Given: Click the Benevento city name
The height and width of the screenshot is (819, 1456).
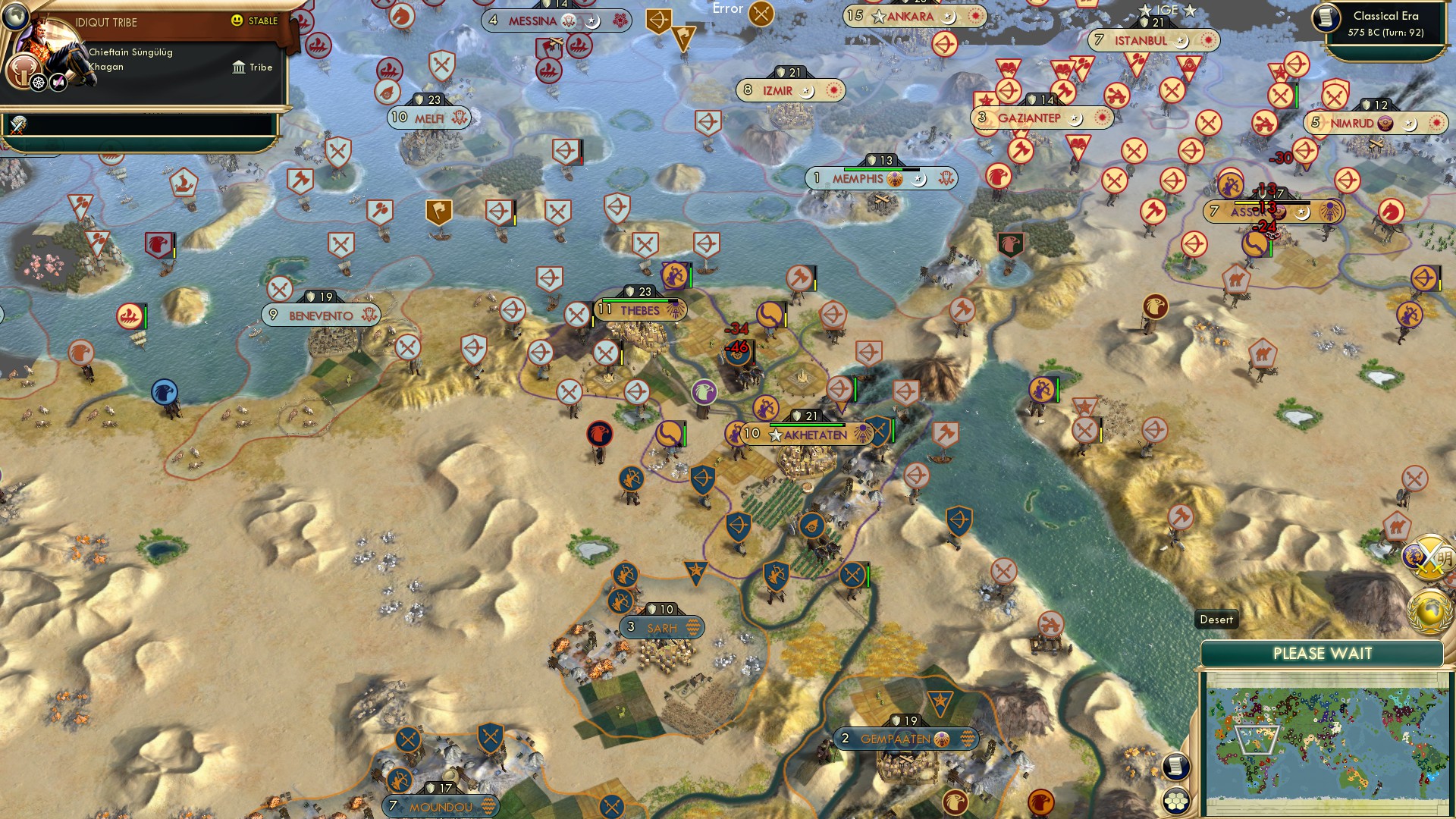Looking at the screenshot, I should tap(321, 314).
